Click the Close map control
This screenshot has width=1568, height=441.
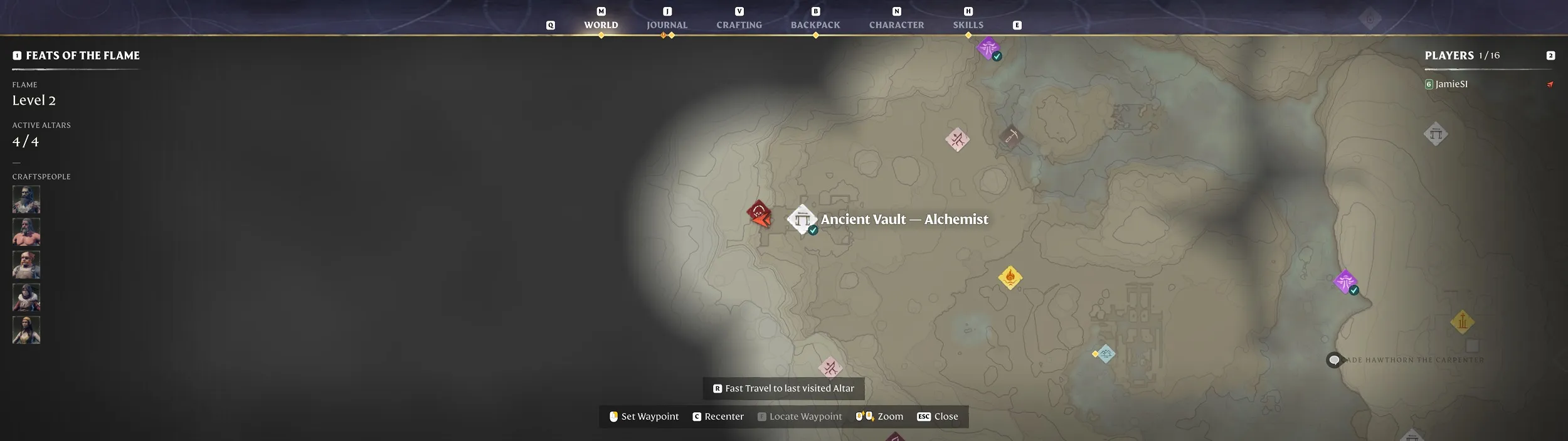[938, 417]
